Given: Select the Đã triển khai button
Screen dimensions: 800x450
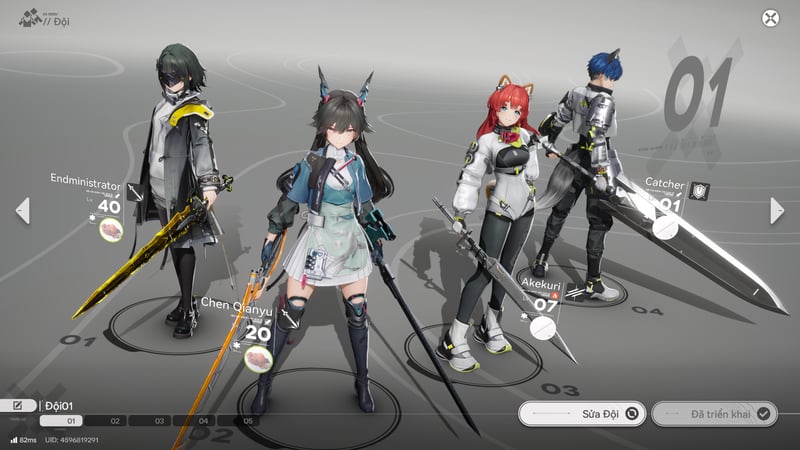Looking at the screenshot, I should click(x=714, y=413).
